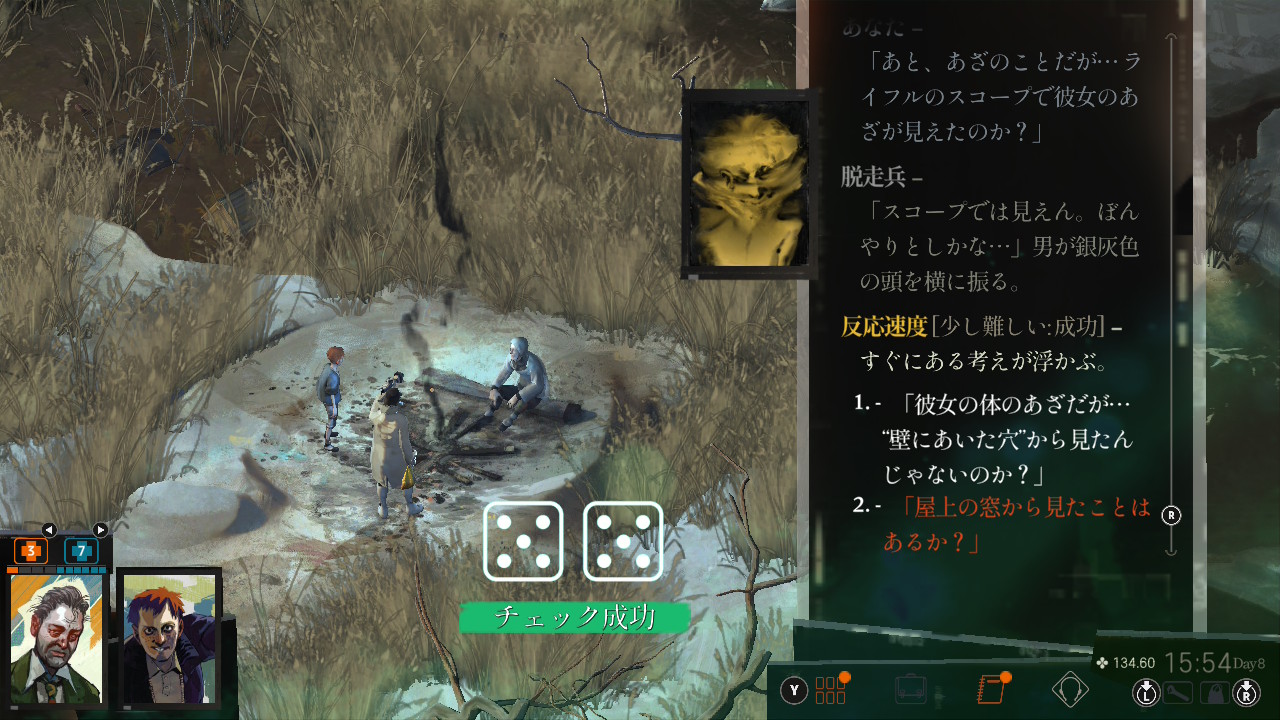This screenshot has height=720, width=1280.
Task: Select the plastic bag hand slot
Action: point(1213,692)
